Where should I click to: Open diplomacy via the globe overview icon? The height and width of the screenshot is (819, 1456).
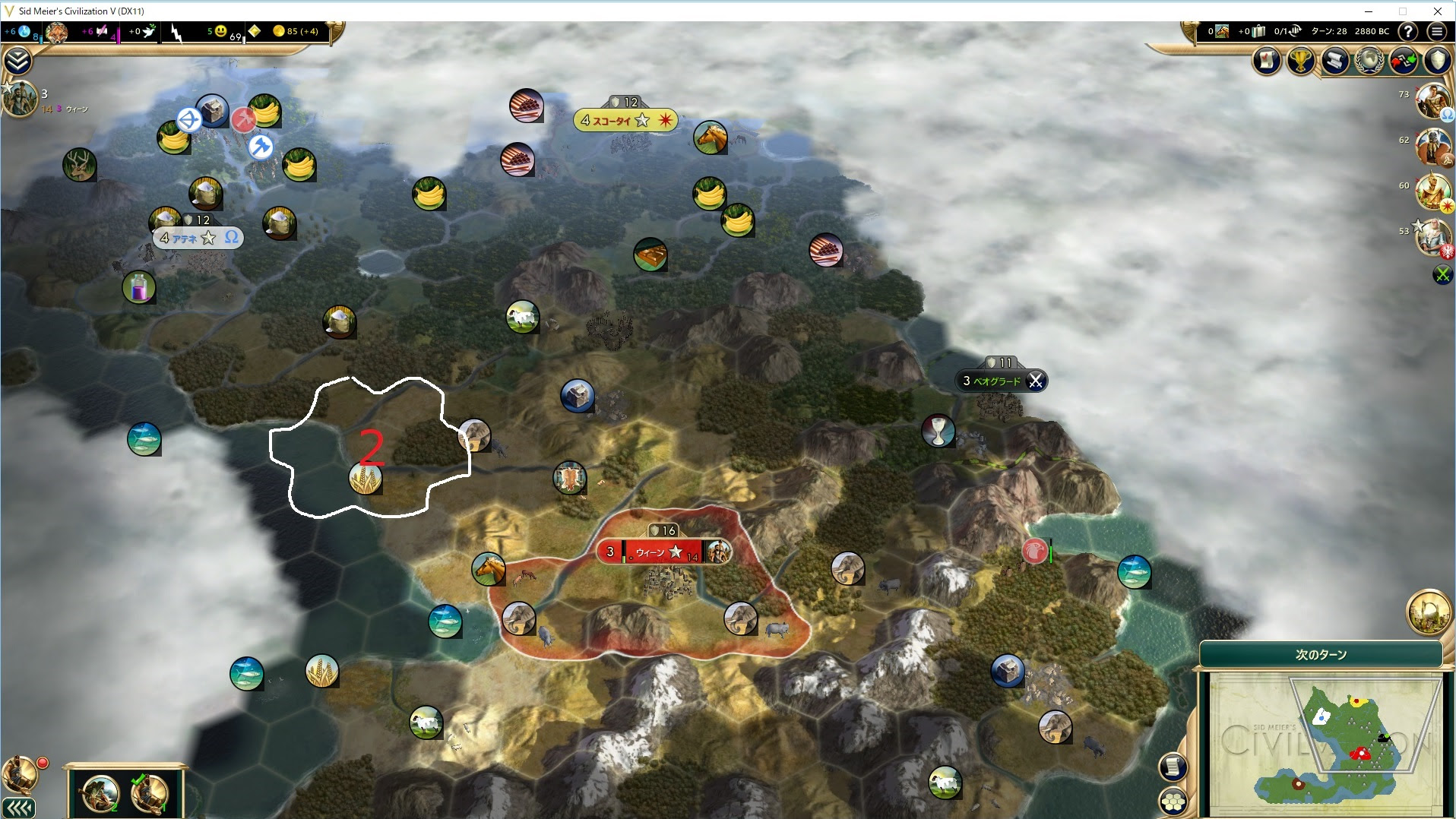(1367, 61)
